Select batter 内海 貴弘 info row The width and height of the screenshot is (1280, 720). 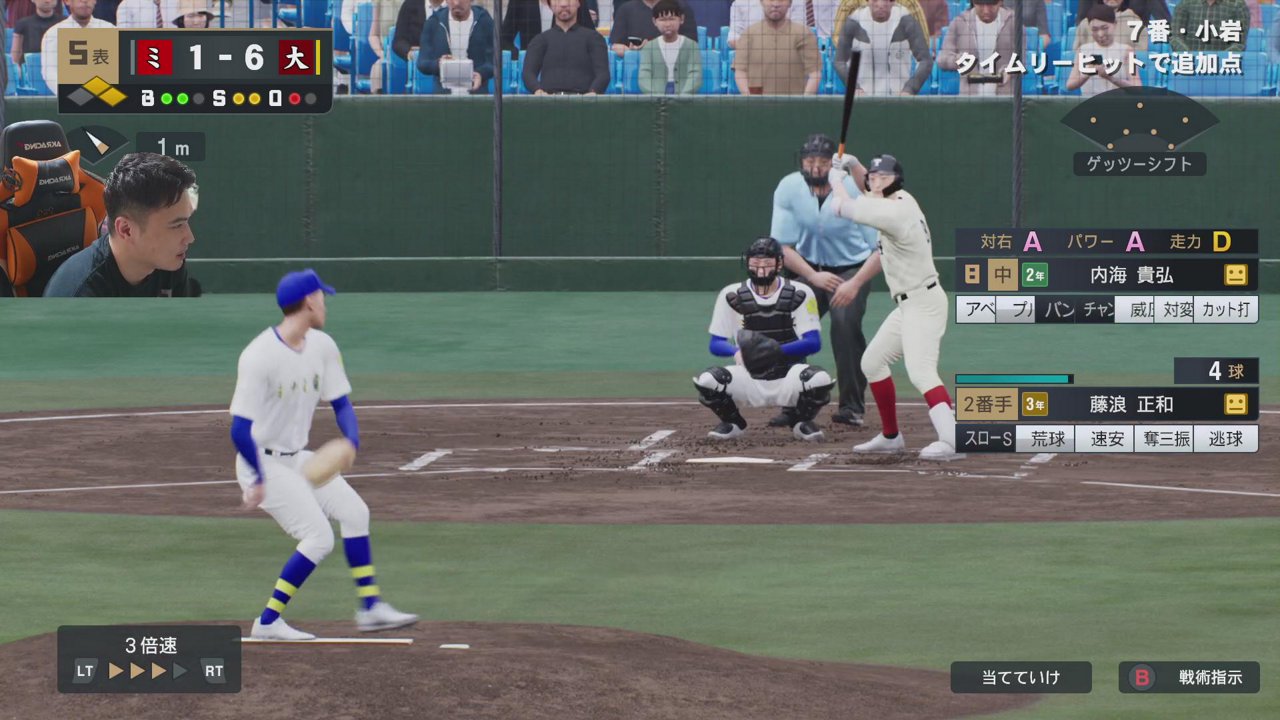(1106, 274)
